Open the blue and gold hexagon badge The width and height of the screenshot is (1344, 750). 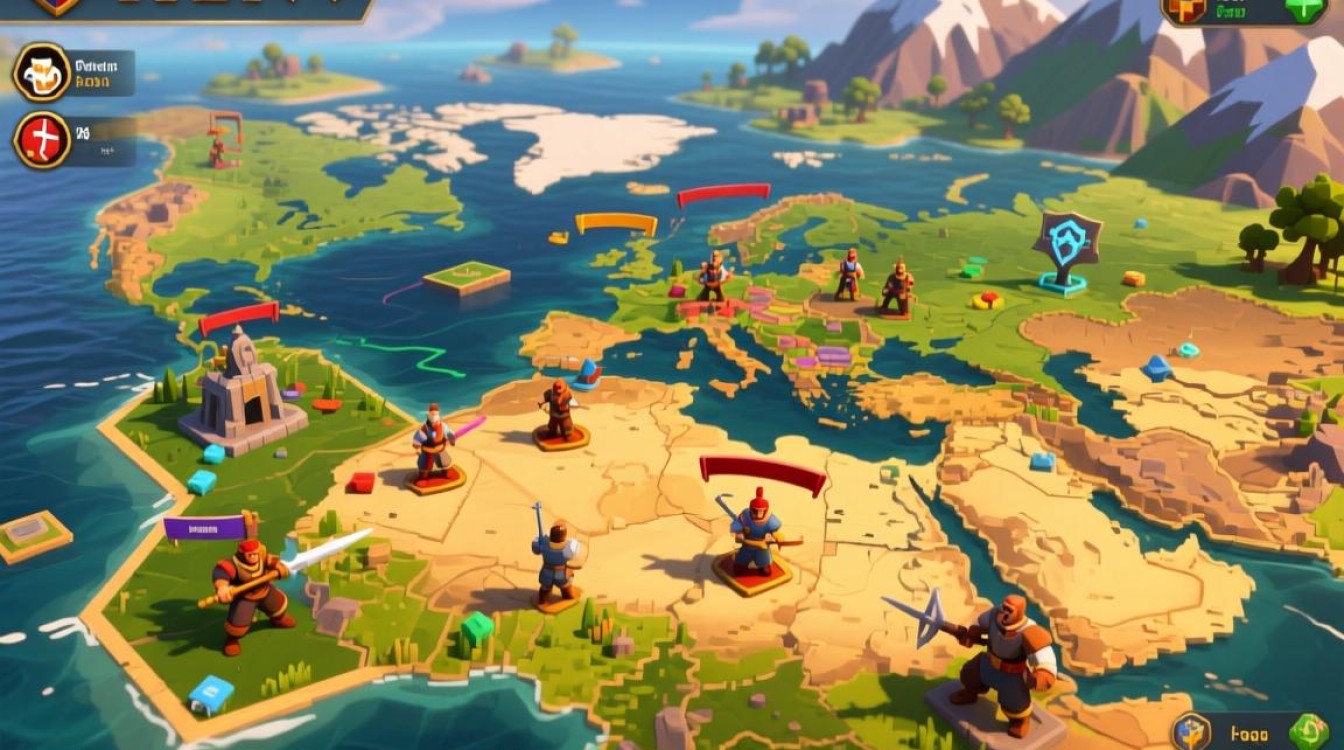coord(1191,733)
